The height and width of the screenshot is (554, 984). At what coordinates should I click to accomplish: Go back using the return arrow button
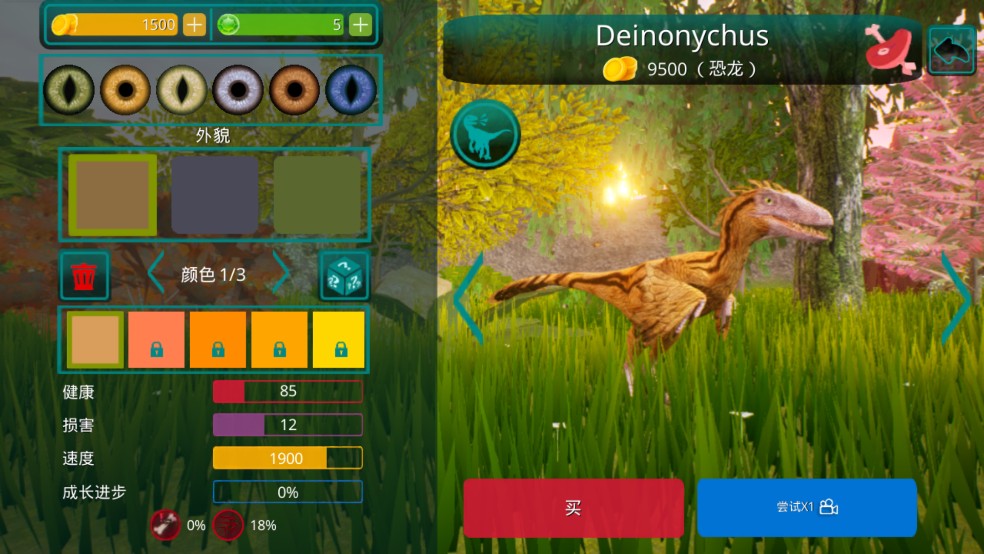pyautogui.click(x=951, y=49)
